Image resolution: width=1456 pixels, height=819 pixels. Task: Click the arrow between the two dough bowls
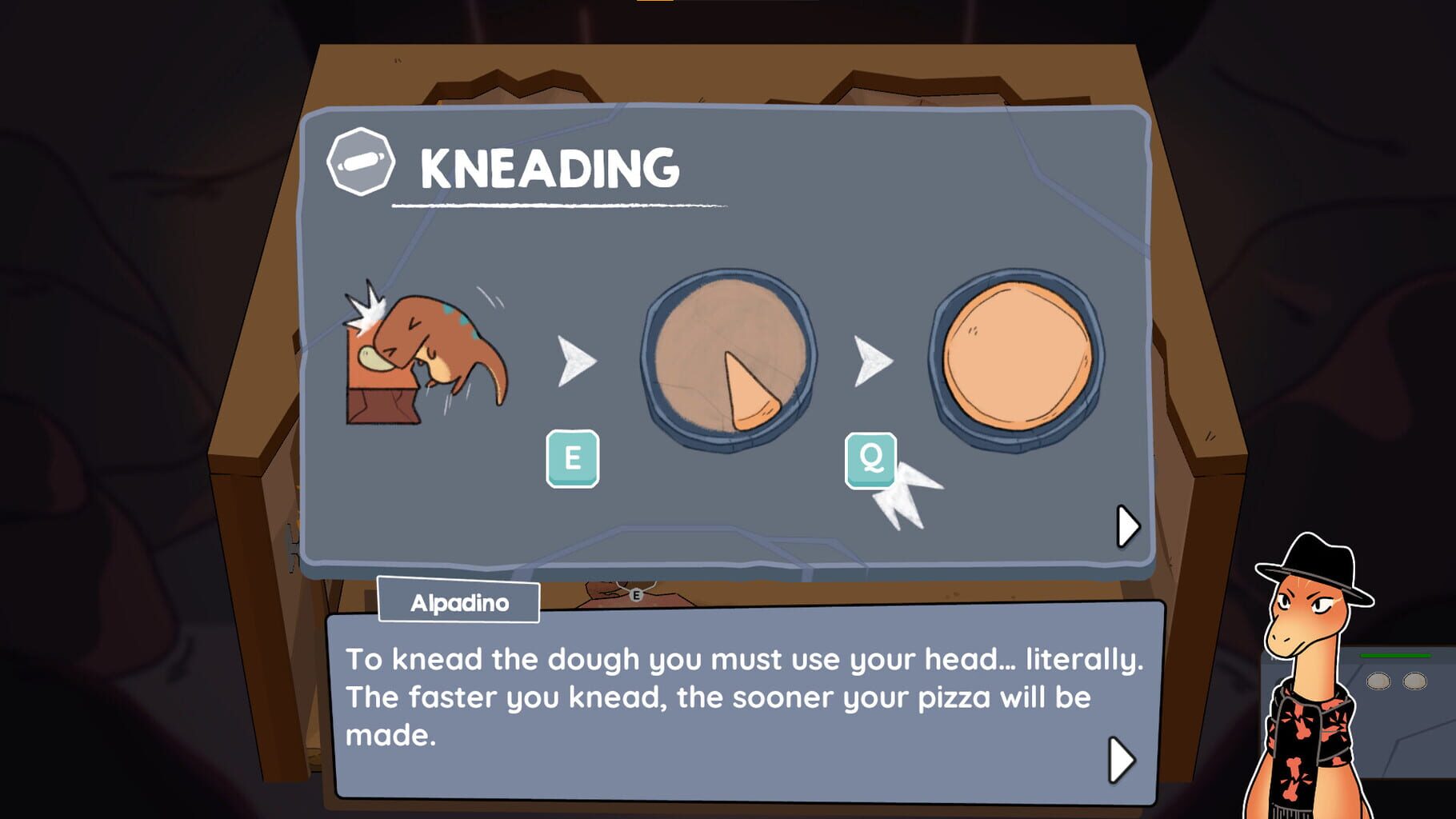872,358
